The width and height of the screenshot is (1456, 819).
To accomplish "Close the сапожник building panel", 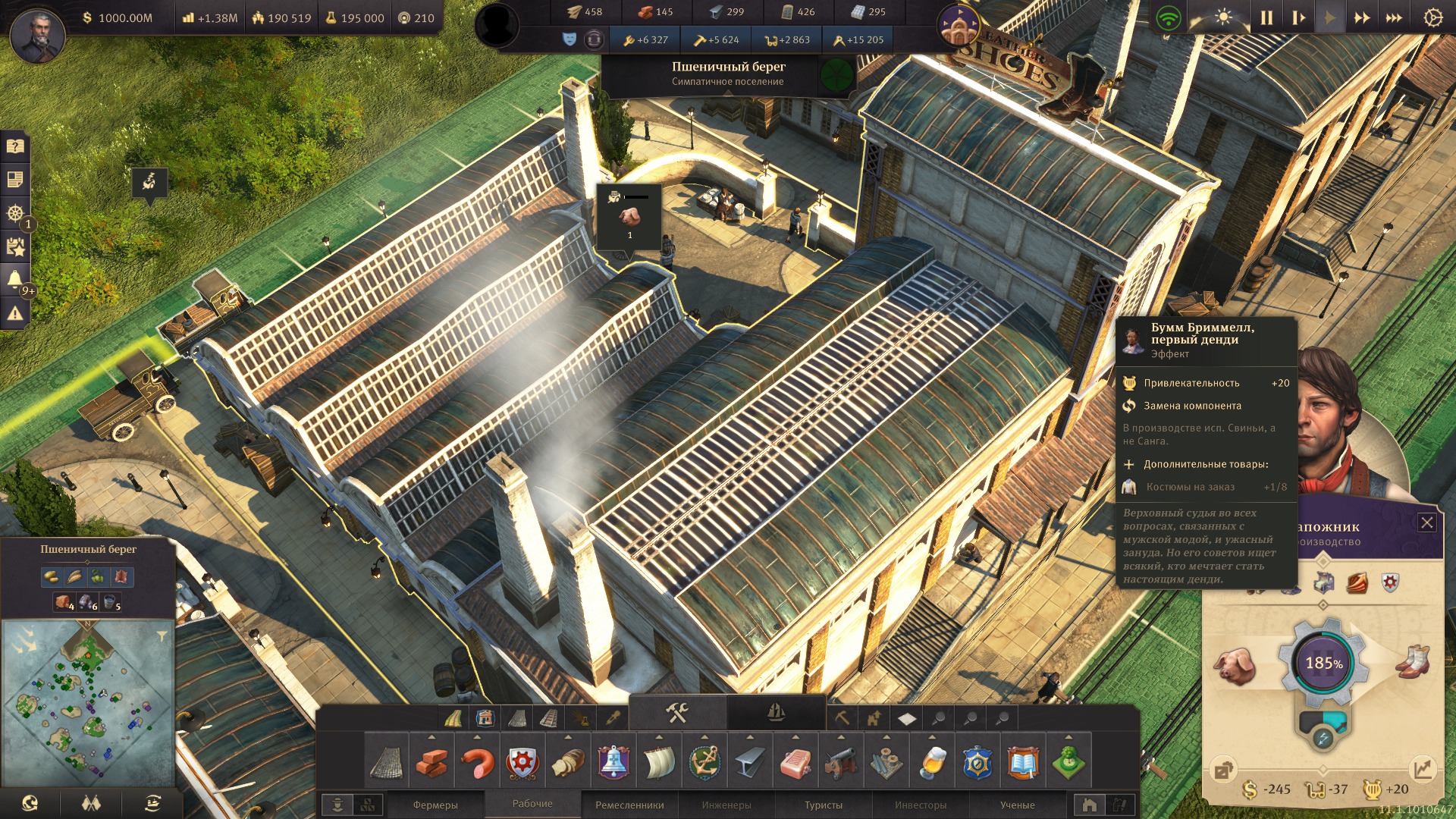I will 1426,522.
